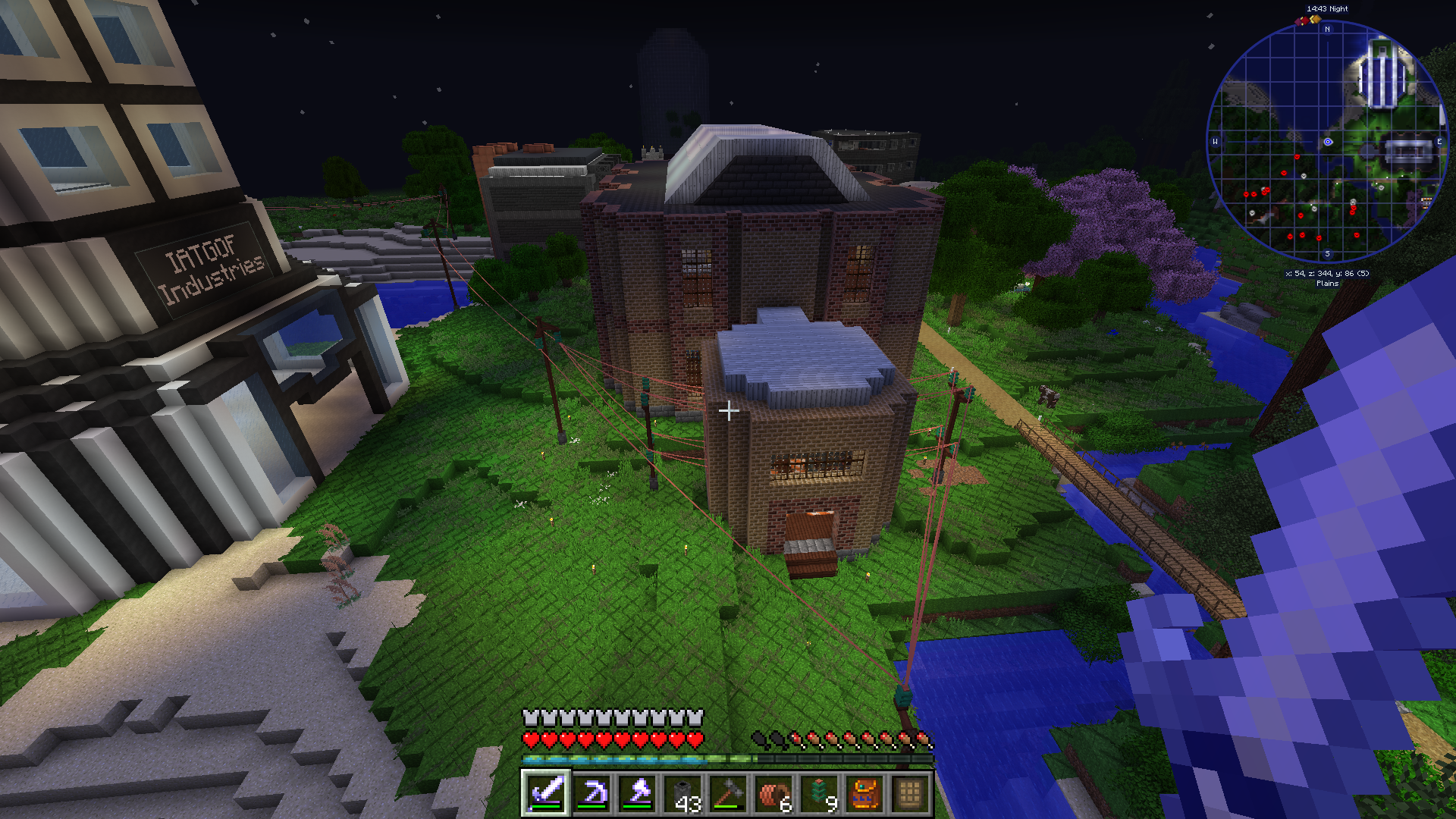Select the tan grid item slot
Viewport: 1456px width, 819px height.
(x=910, y=794)
